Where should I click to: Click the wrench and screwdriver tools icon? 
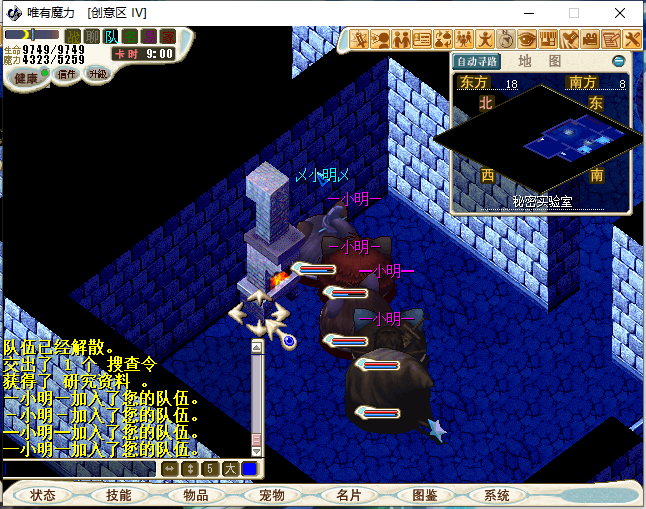pos(633,40)
